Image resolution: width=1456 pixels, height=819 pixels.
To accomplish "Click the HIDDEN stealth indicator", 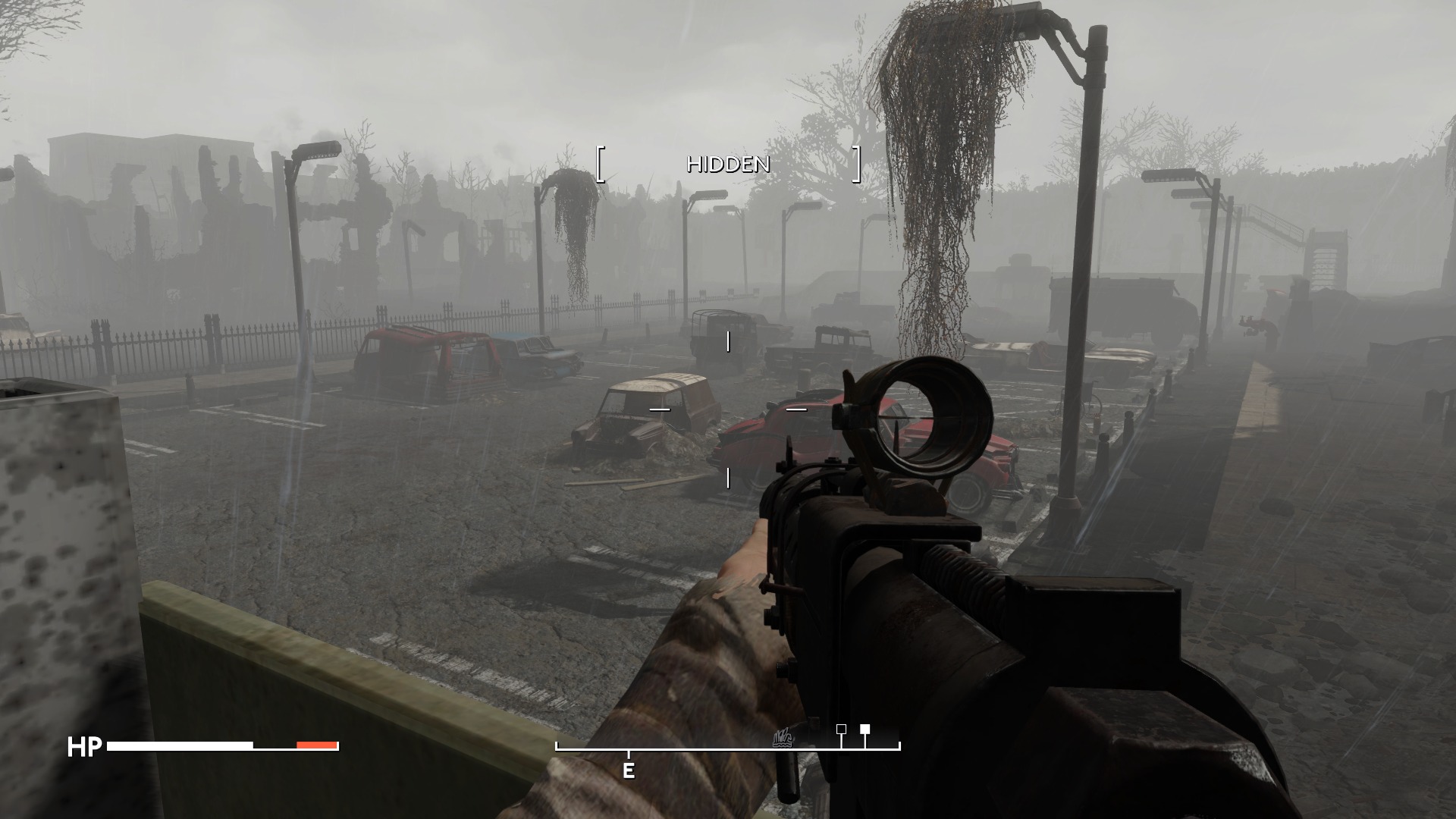I will [x=728, y=165].
